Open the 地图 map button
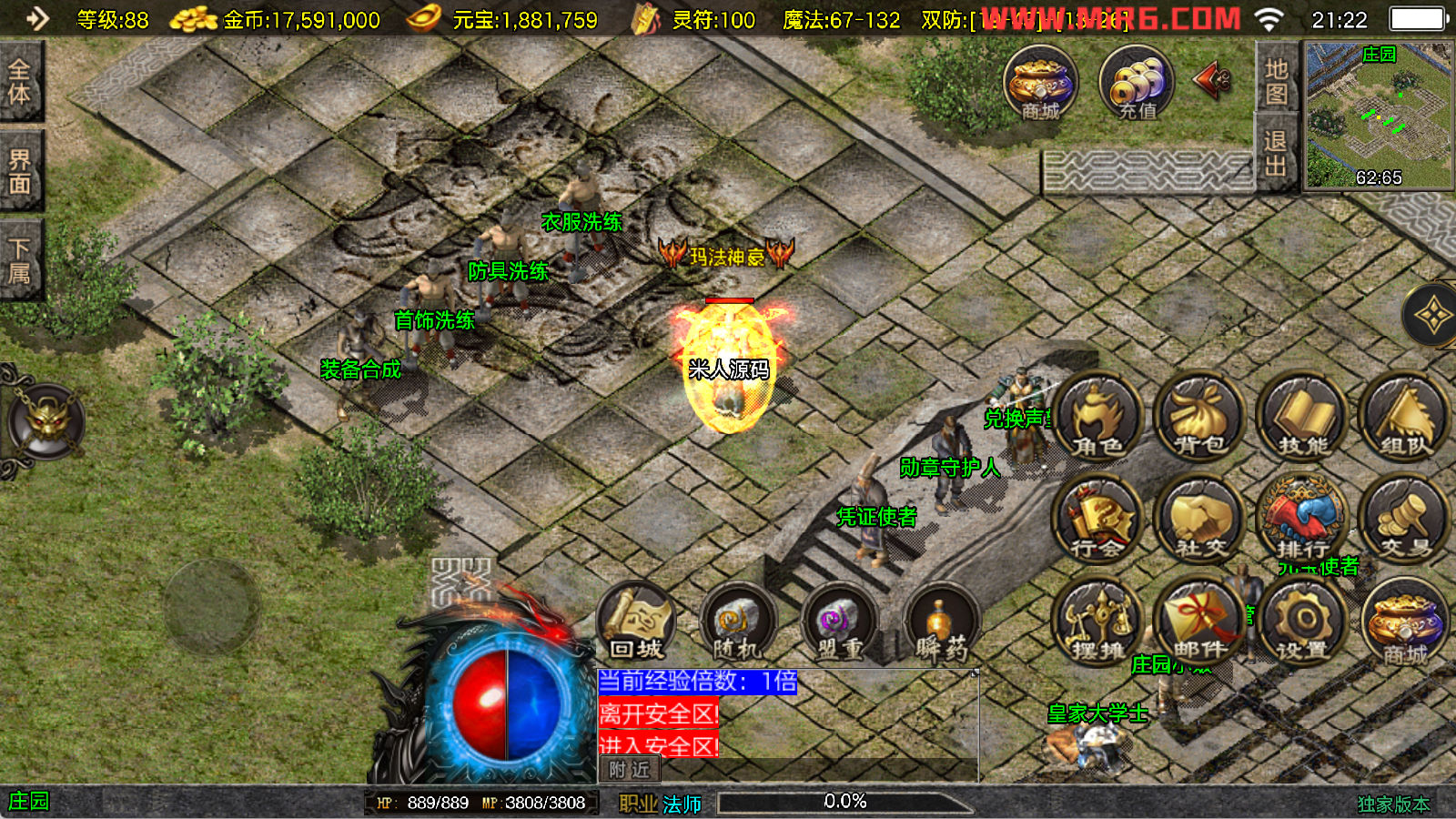Screen dimensions: 1456x819 tap(1276, 80)
